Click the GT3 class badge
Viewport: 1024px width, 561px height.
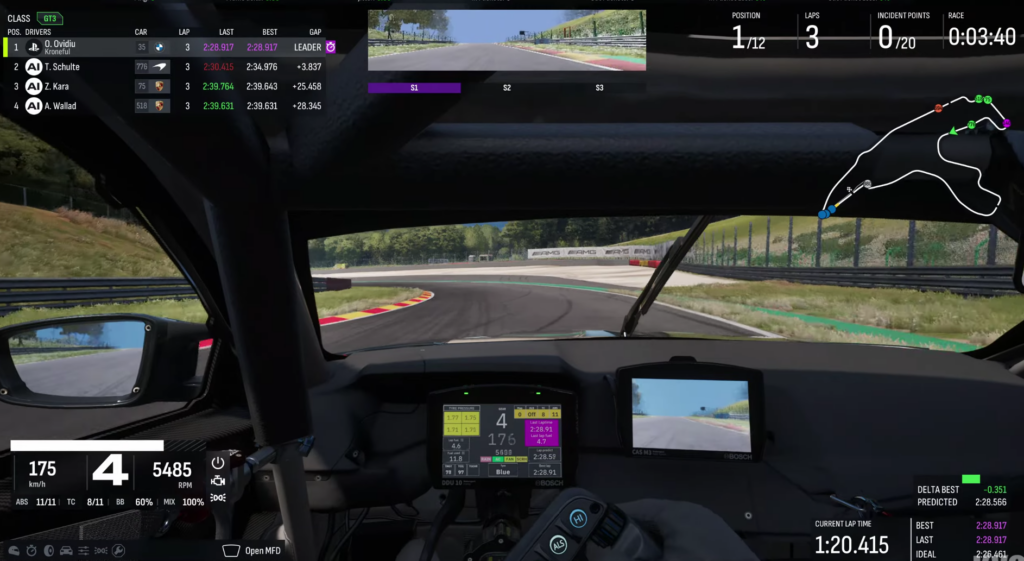tap(49, 18)
